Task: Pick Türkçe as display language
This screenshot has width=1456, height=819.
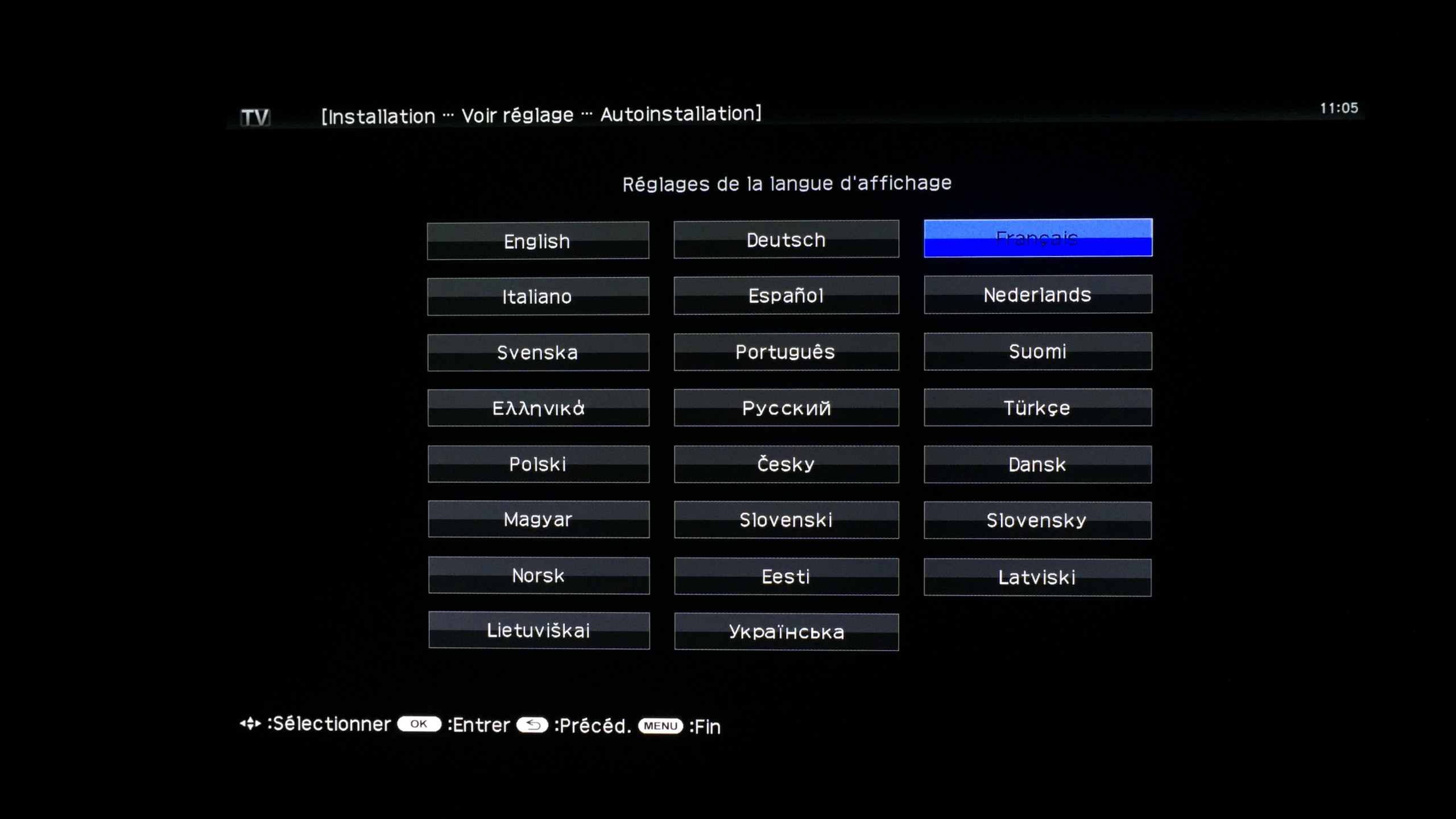Action: click(x=1037, y=407)
